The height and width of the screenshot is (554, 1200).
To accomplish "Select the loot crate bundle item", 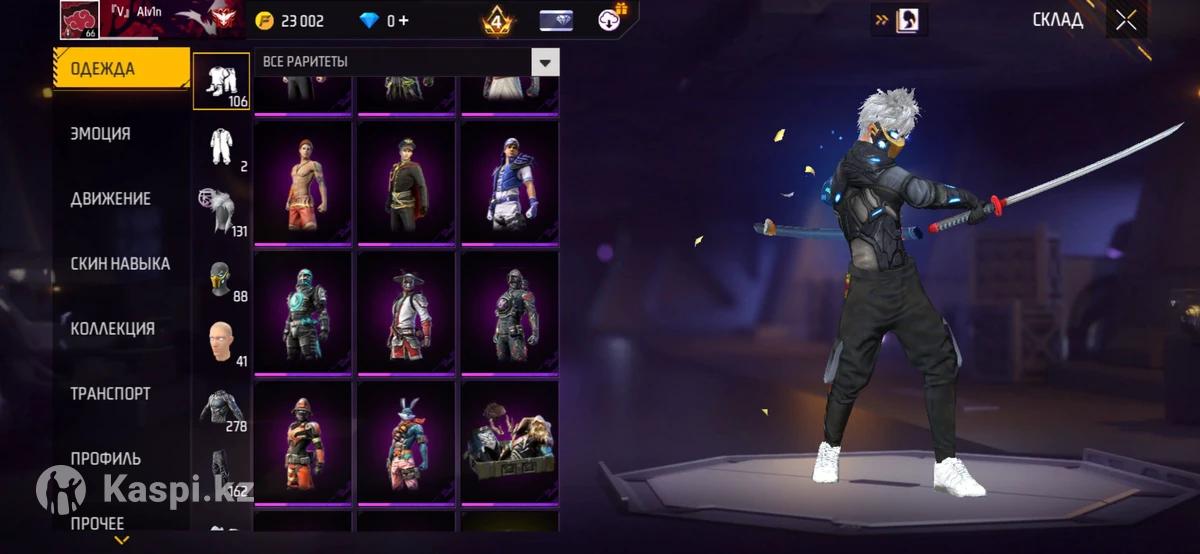I will [x=510, y=442].
